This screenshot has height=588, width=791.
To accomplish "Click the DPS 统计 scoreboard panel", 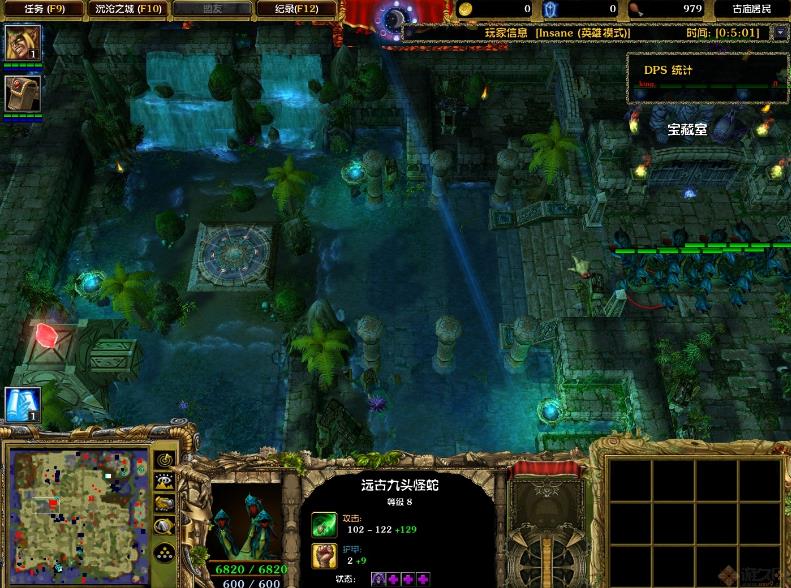I will coord(706,76).
